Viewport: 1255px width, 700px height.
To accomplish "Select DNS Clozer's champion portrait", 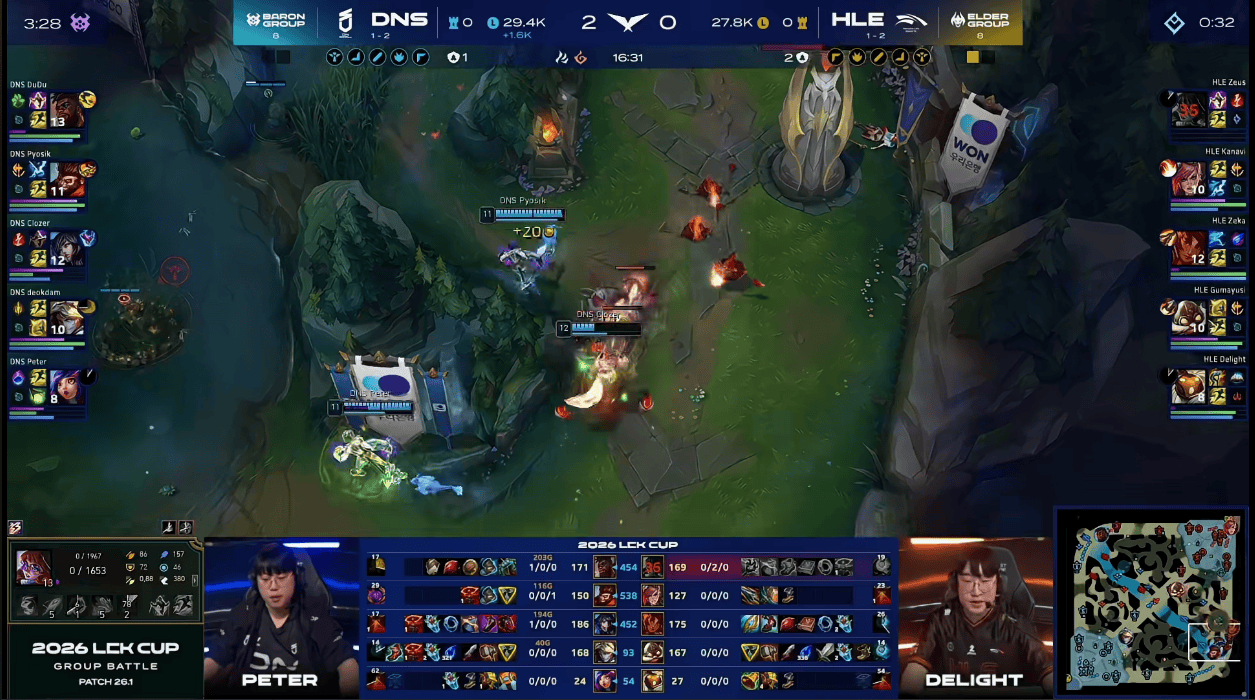I will coord(66,247).
